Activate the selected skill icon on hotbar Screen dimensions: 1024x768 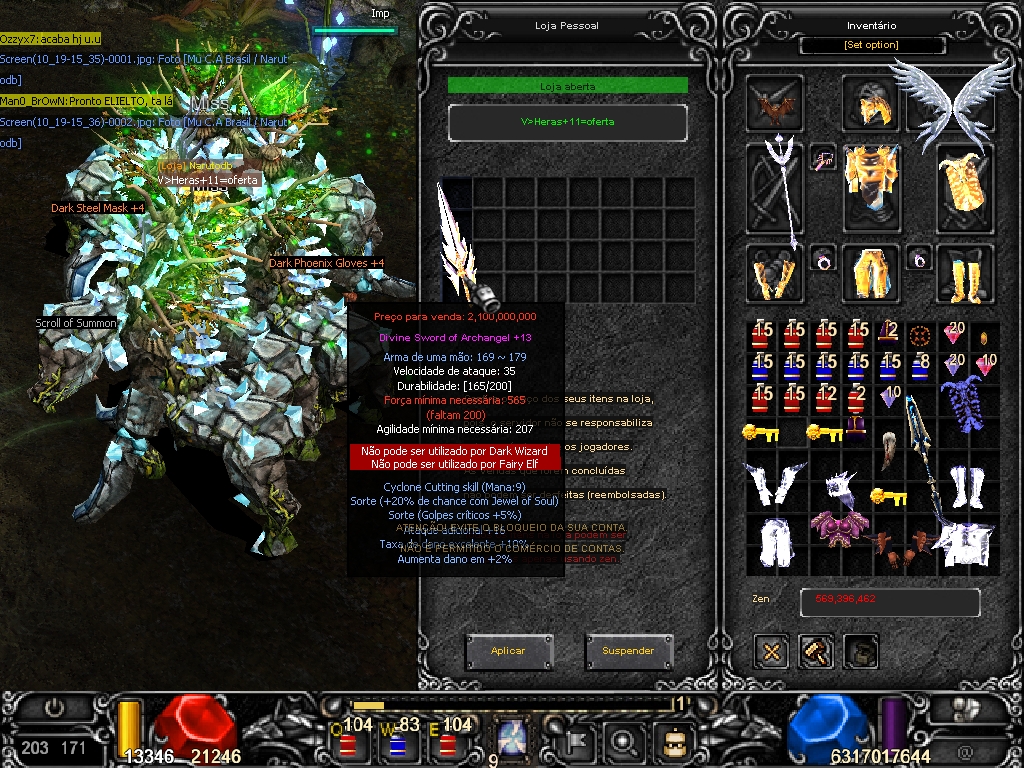[512, 741]
